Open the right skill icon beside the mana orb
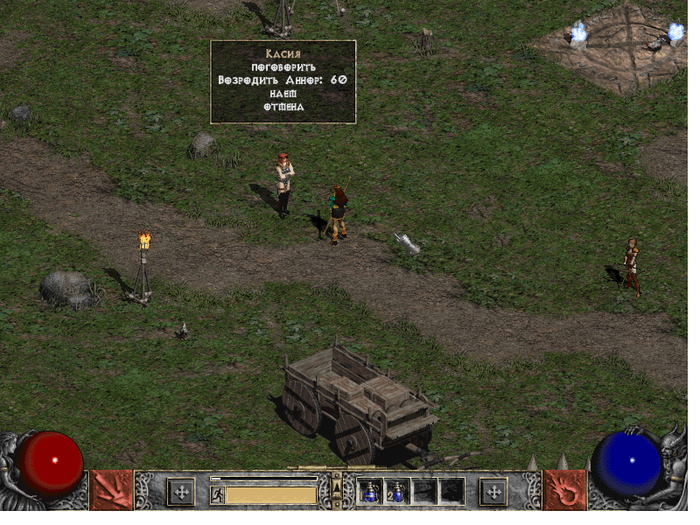The image size is (700, 525). coord(565,490)
